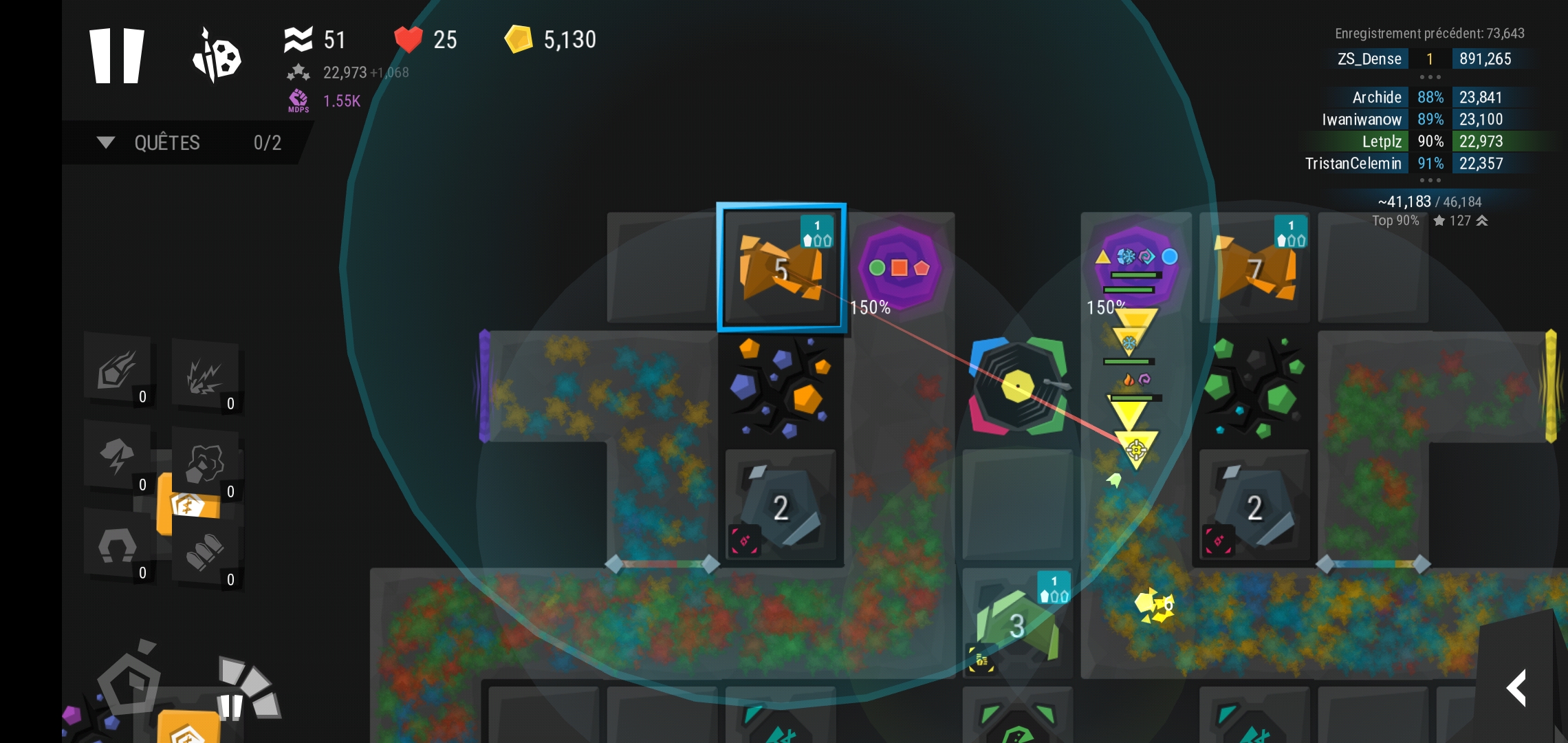Use the bullets ability
The width and height of the screenshot is (1568, 743).
(205, 552)
